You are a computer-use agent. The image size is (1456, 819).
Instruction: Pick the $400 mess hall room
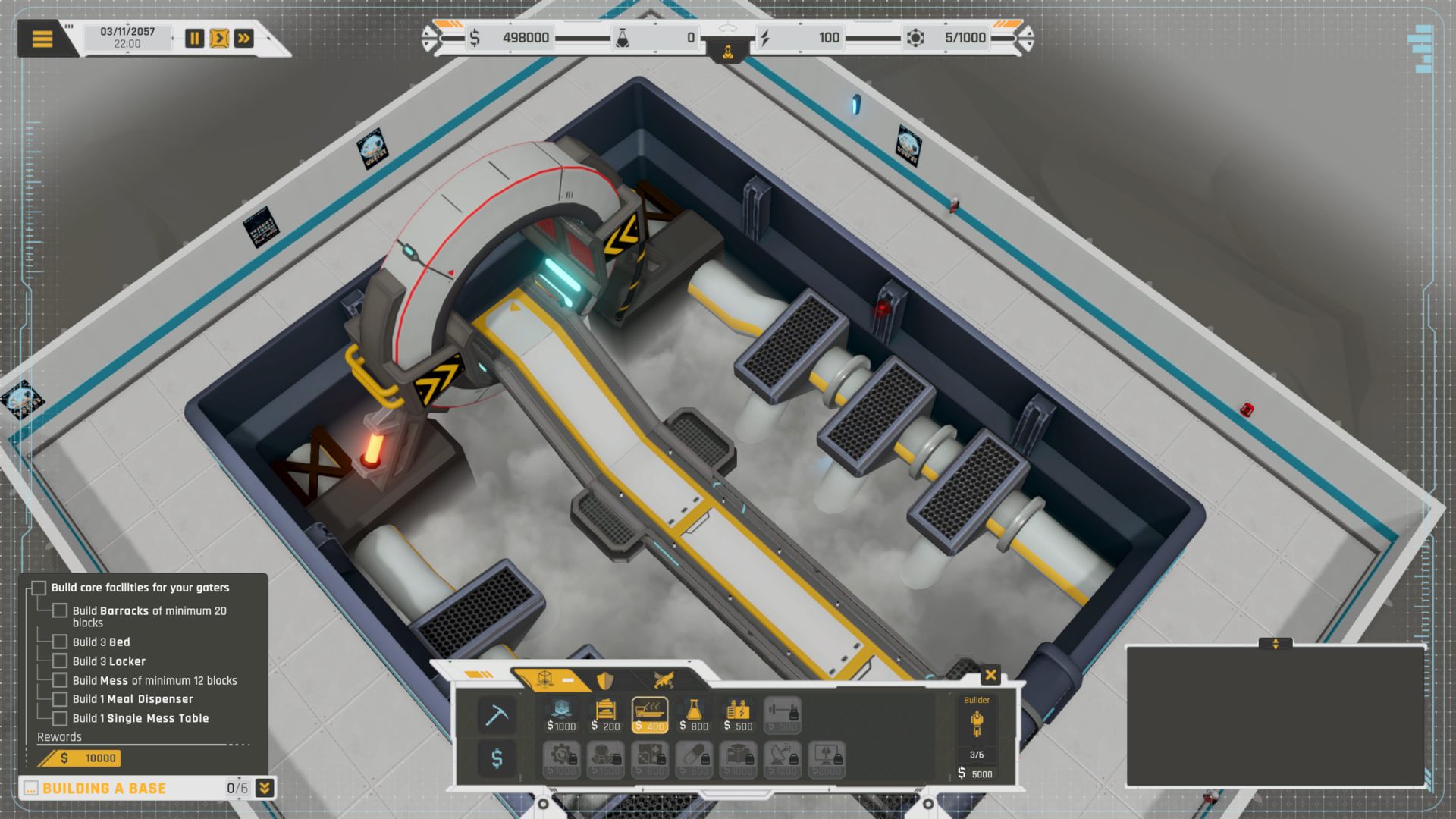pyautogui.click(x=650, y=715)
